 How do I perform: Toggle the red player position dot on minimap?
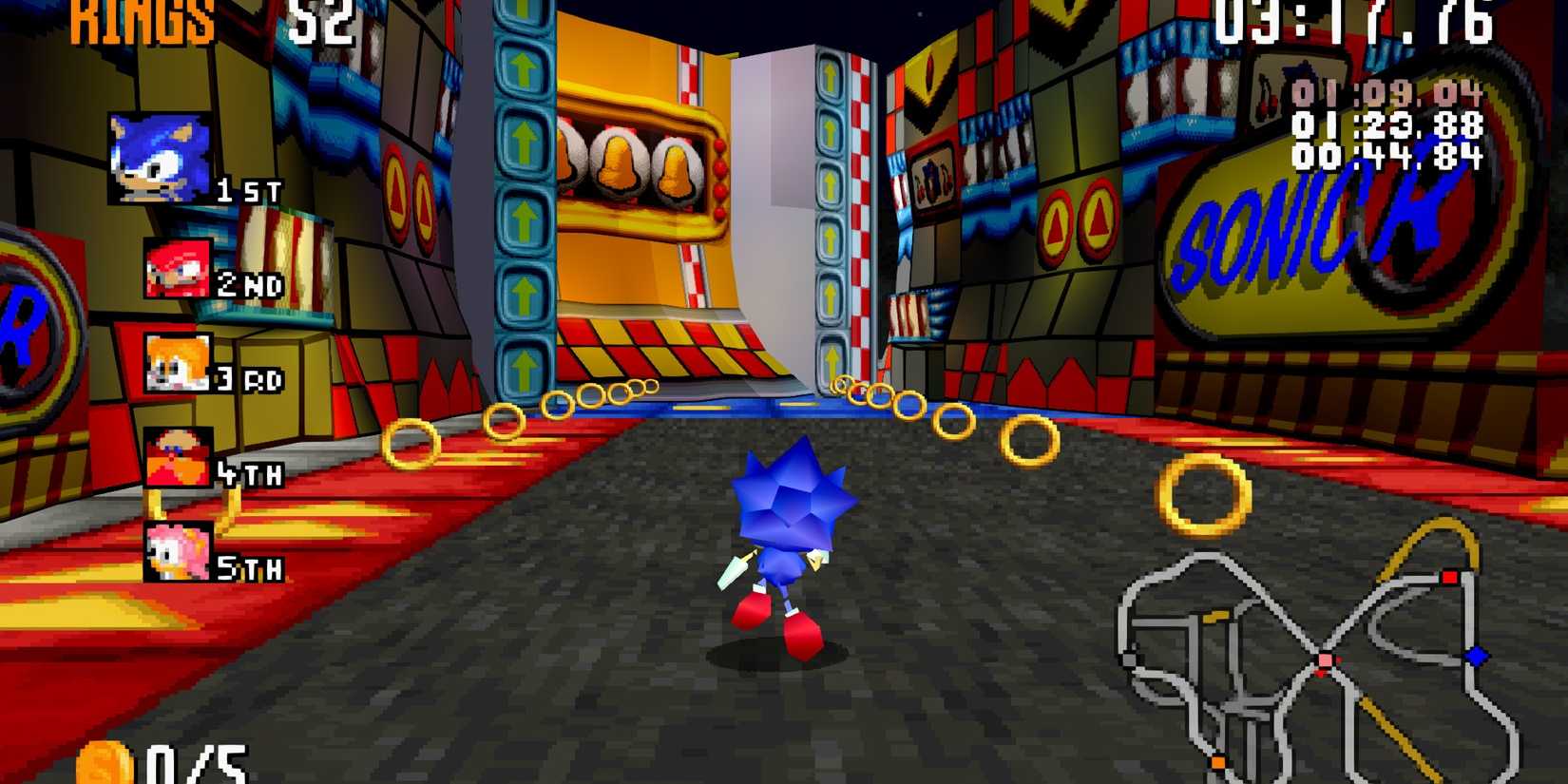pos(1325,660)
